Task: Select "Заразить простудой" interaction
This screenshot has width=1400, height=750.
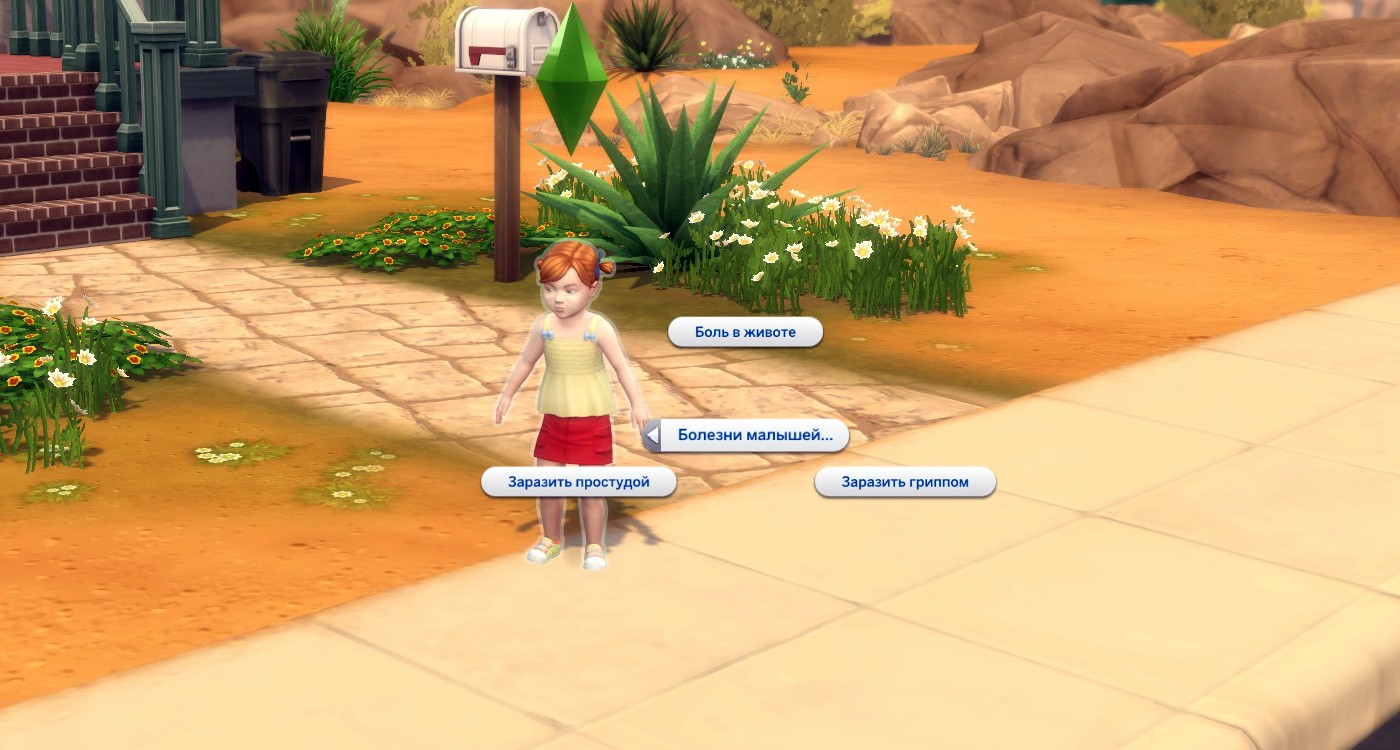Action: (578, 482)
